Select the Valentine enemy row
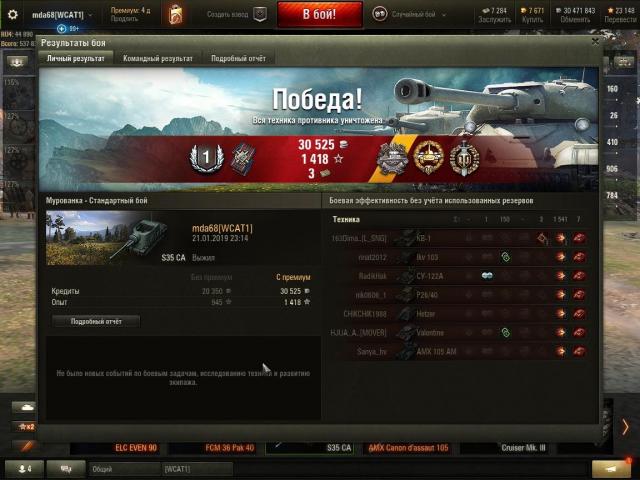 coord(459,333)
